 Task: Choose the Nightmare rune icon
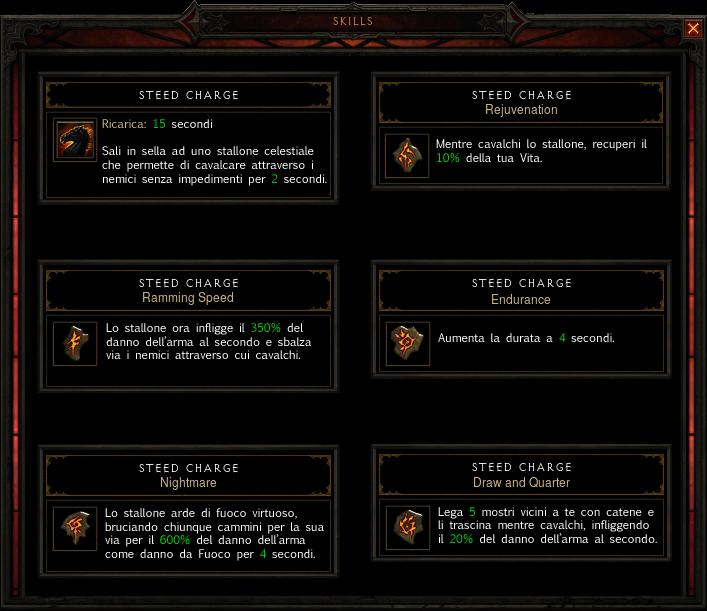click(75, 528)
